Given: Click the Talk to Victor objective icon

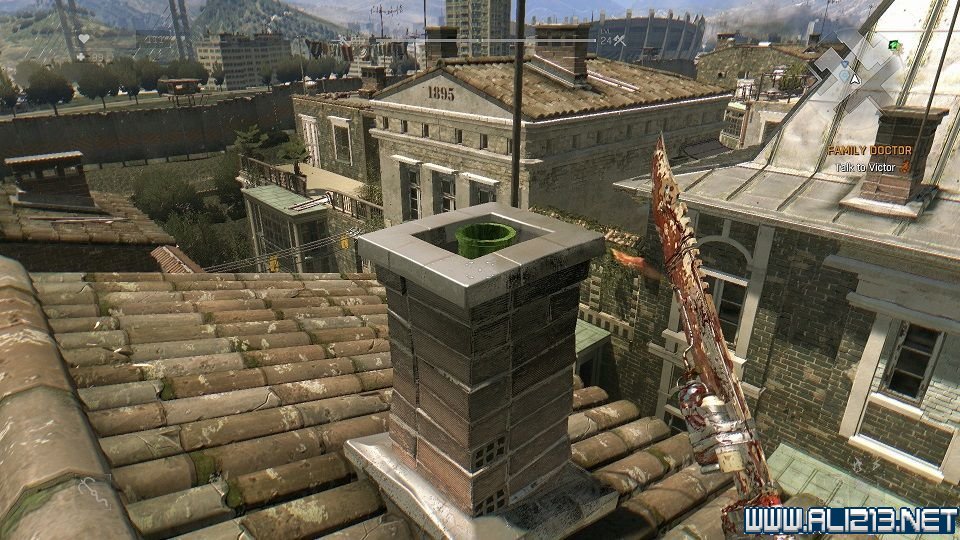Looking at the screenshot, I should (905, 167).
